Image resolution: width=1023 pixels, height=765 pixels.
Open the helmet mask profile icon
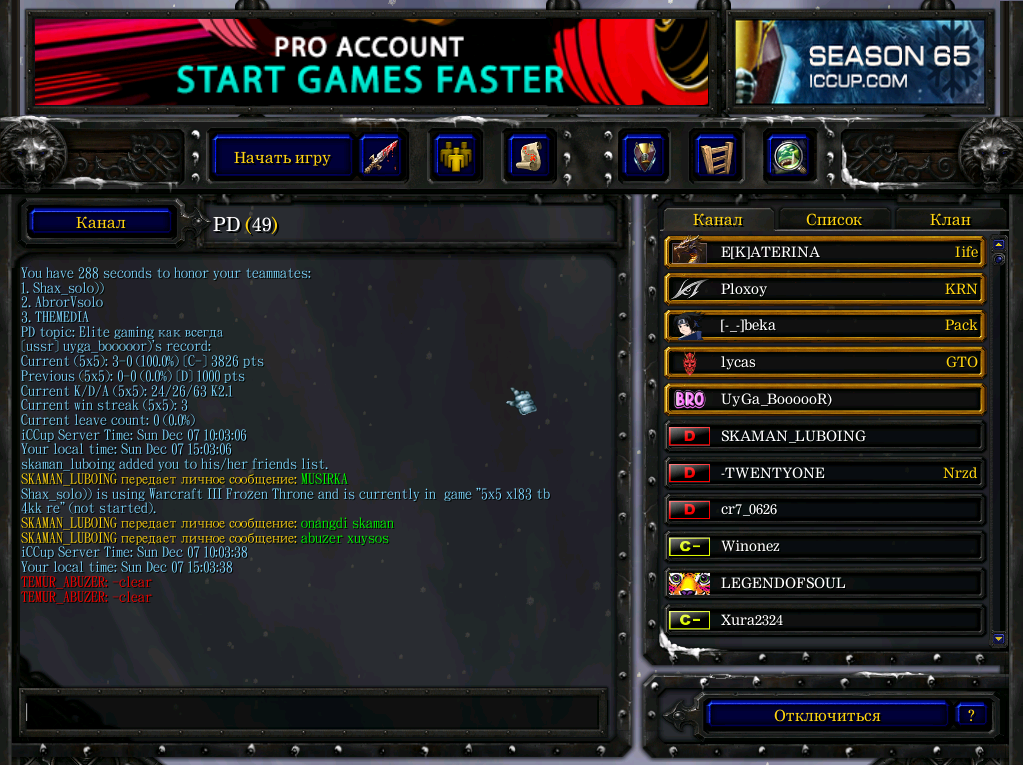click(x=644, y=157)
